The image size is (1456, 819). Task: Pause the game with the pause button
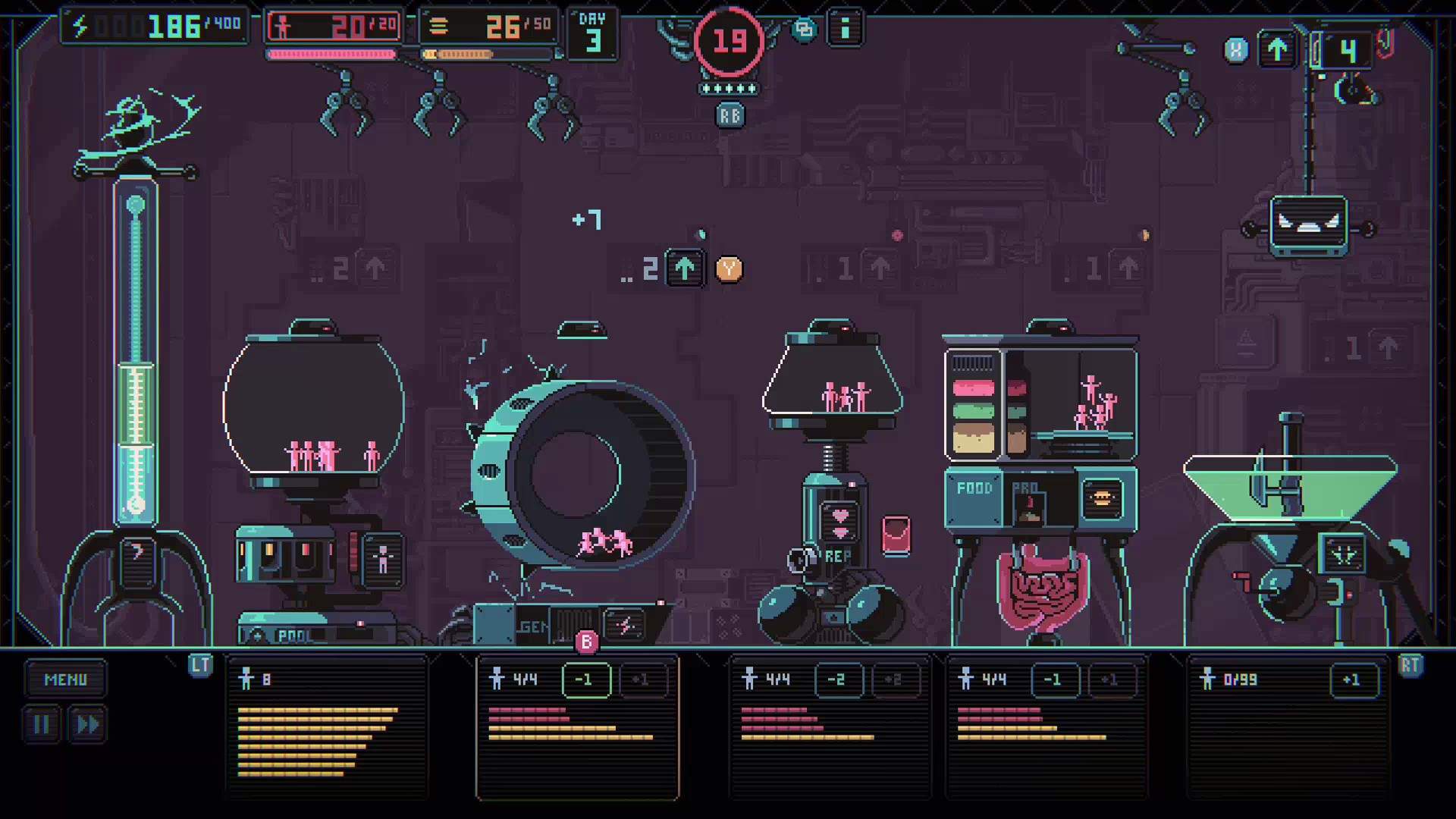[x=42, y=725]
